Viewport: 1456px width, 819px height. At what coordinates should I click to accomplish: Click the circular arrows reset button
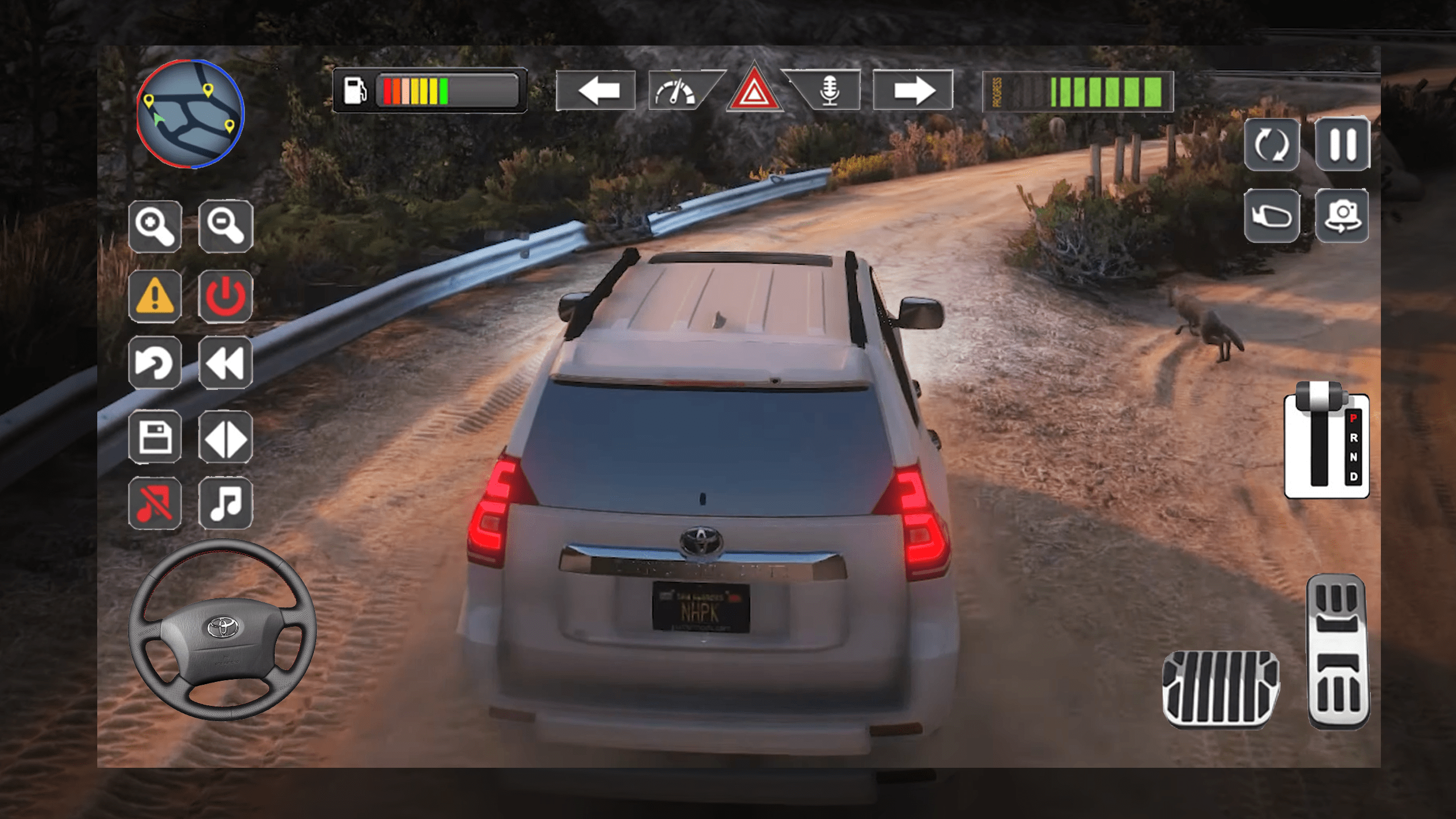[x=1272, y=144]
